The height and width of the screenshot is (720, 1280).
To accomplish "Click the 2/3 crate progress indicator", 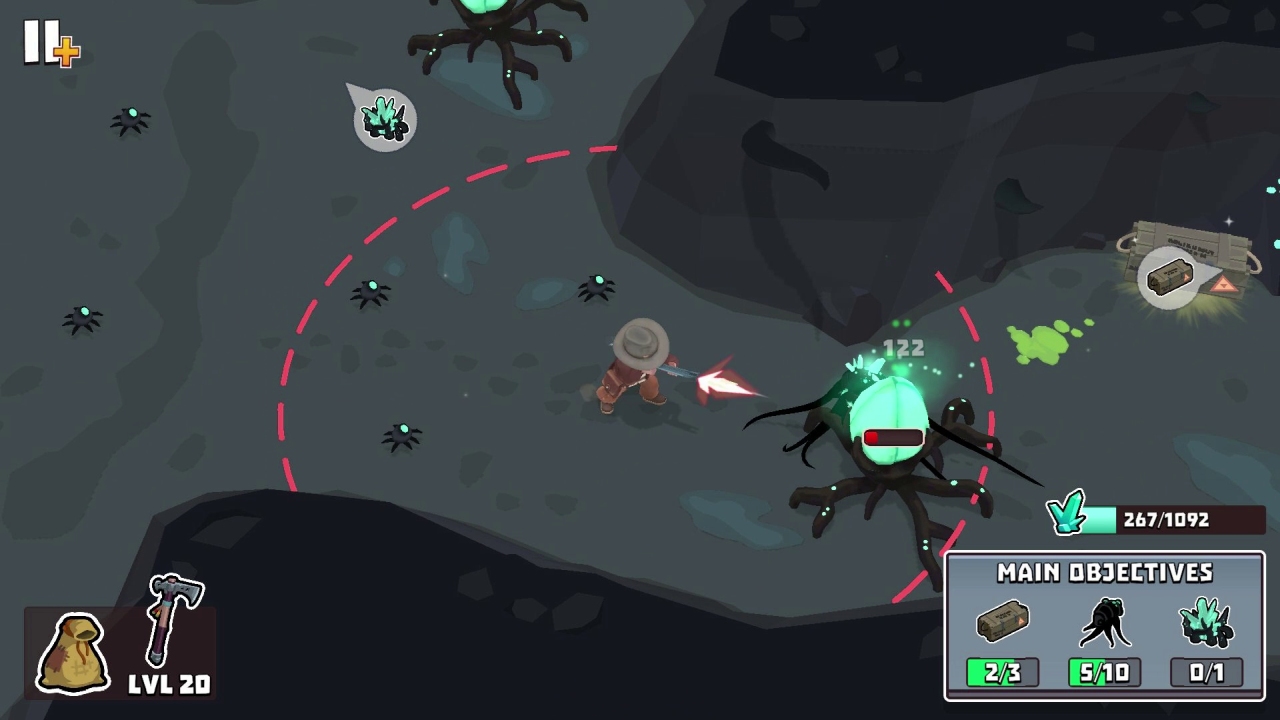I will pos(1002,672).
